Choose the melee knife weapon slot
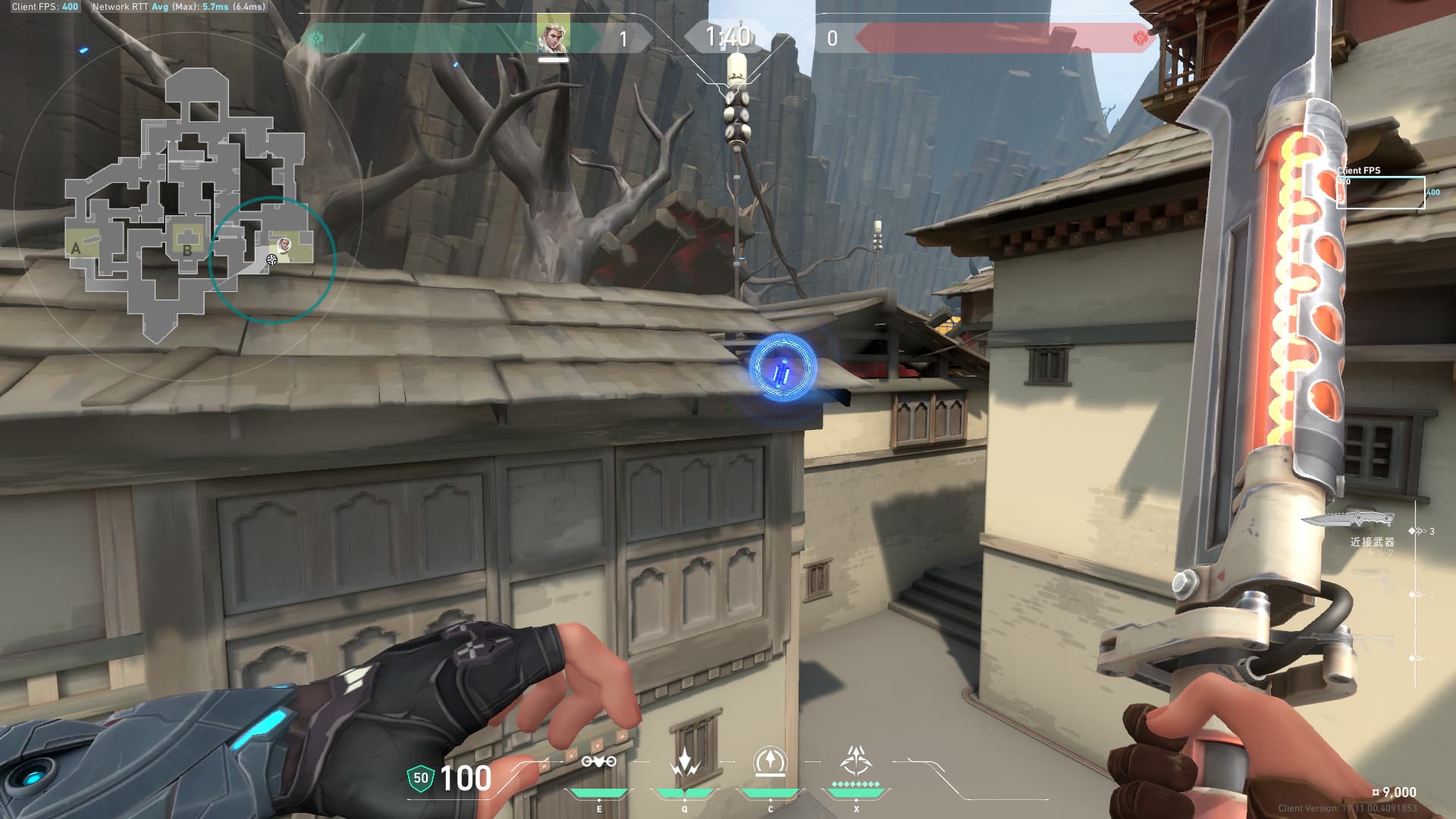The width and height of the screenshot is (1456, 819). click(1348, 519)
